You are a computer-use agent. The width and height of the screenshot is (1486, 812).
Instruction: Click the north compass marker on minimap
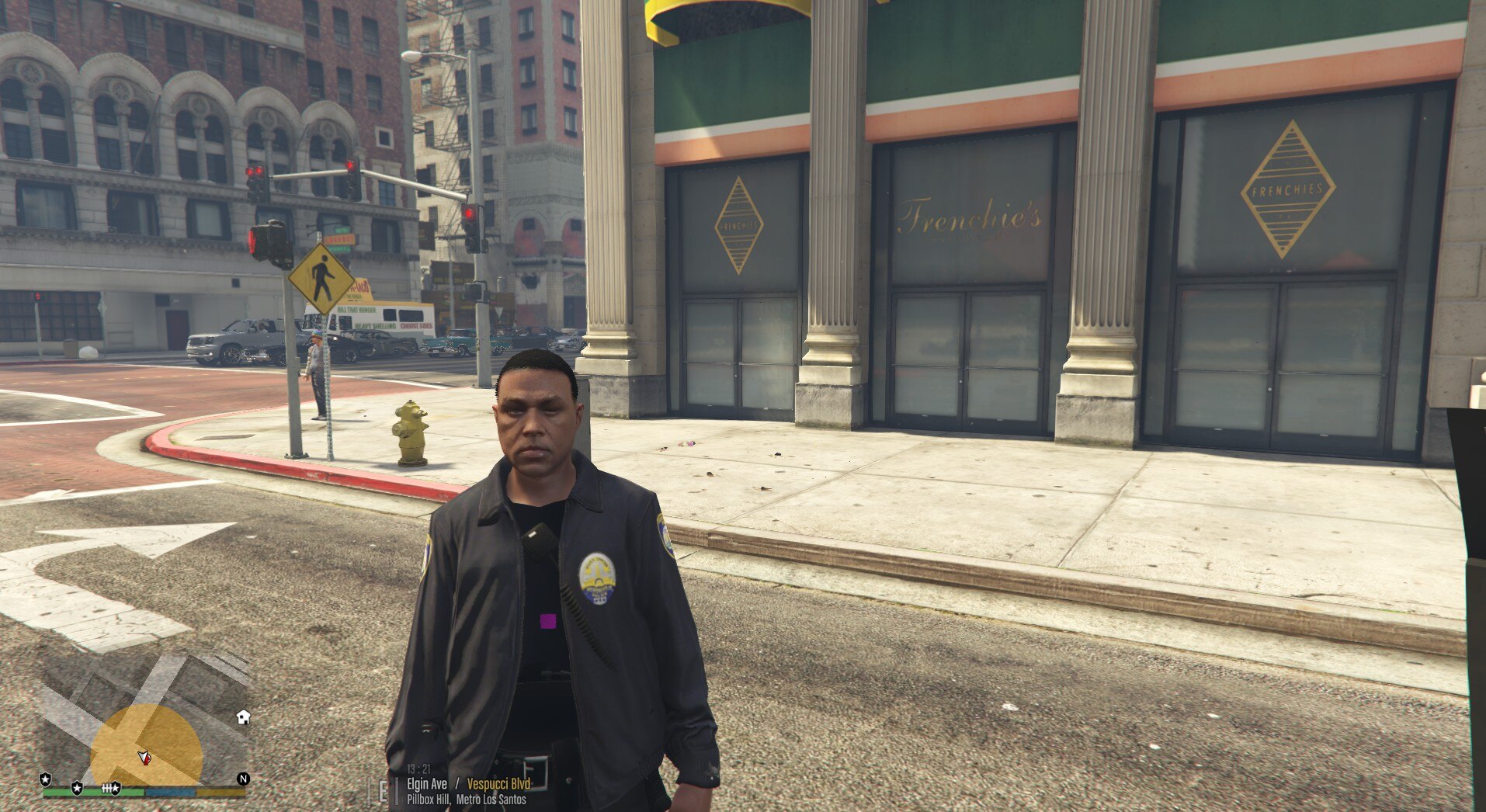[x=243, y=779]
